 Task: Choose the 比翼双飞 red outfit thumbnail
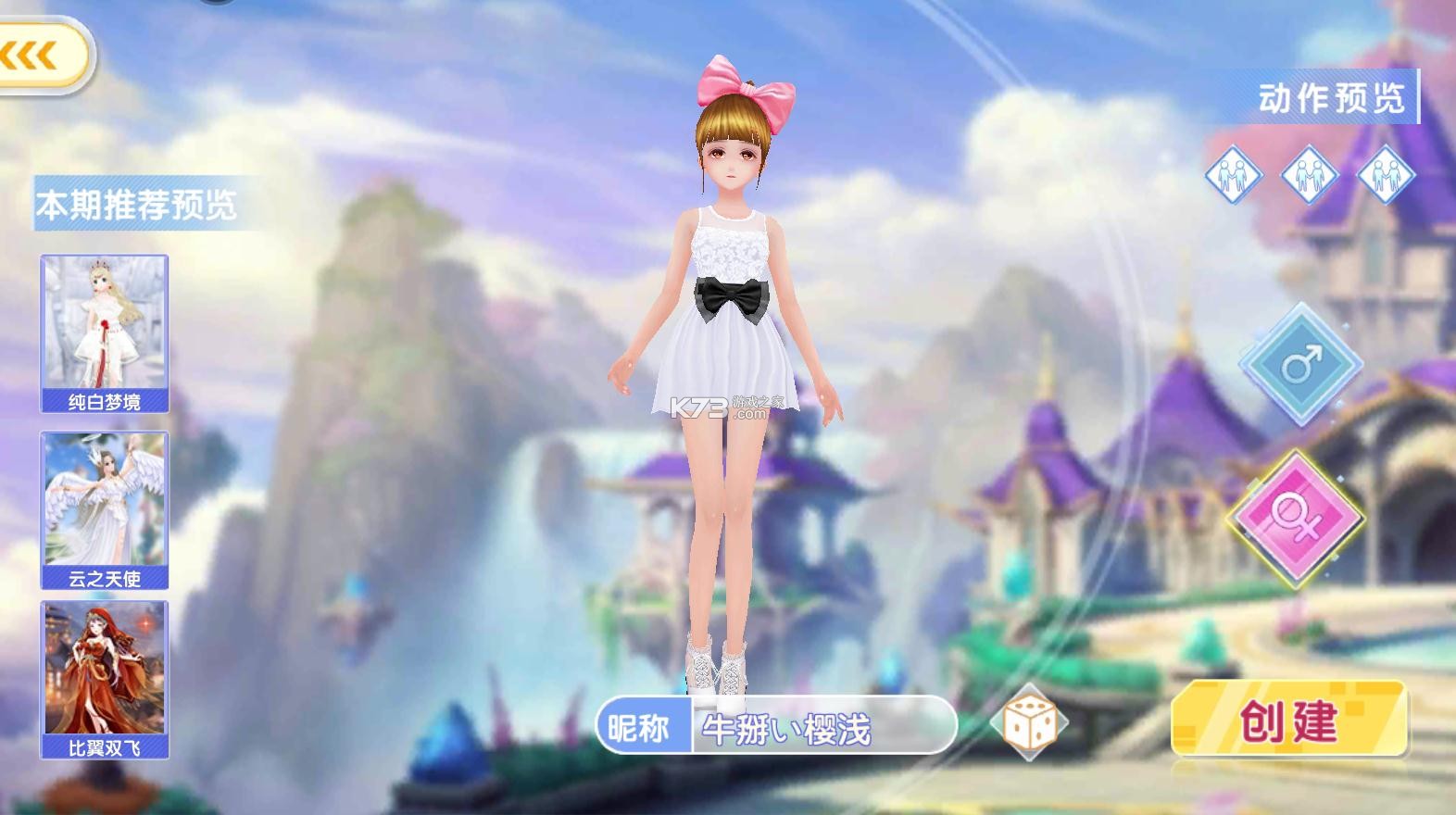[104, 679]
